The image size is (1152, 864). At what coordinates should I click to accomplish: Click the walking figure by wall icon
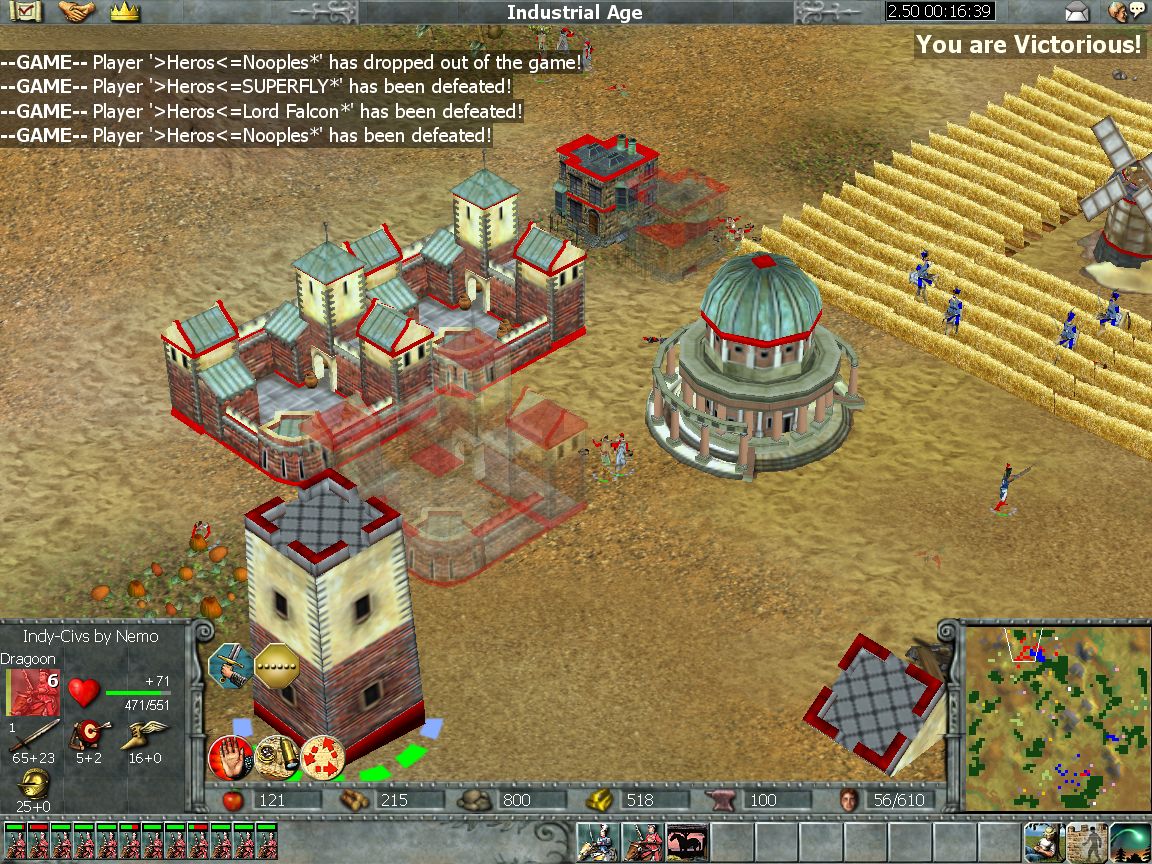pyautogui.click(x=1086, y=842)
